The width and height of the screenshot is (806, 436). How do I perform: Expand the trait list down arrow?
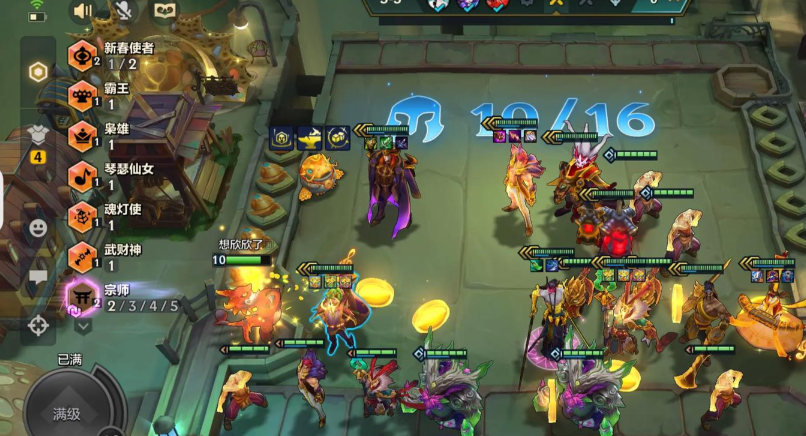[83, 324]
